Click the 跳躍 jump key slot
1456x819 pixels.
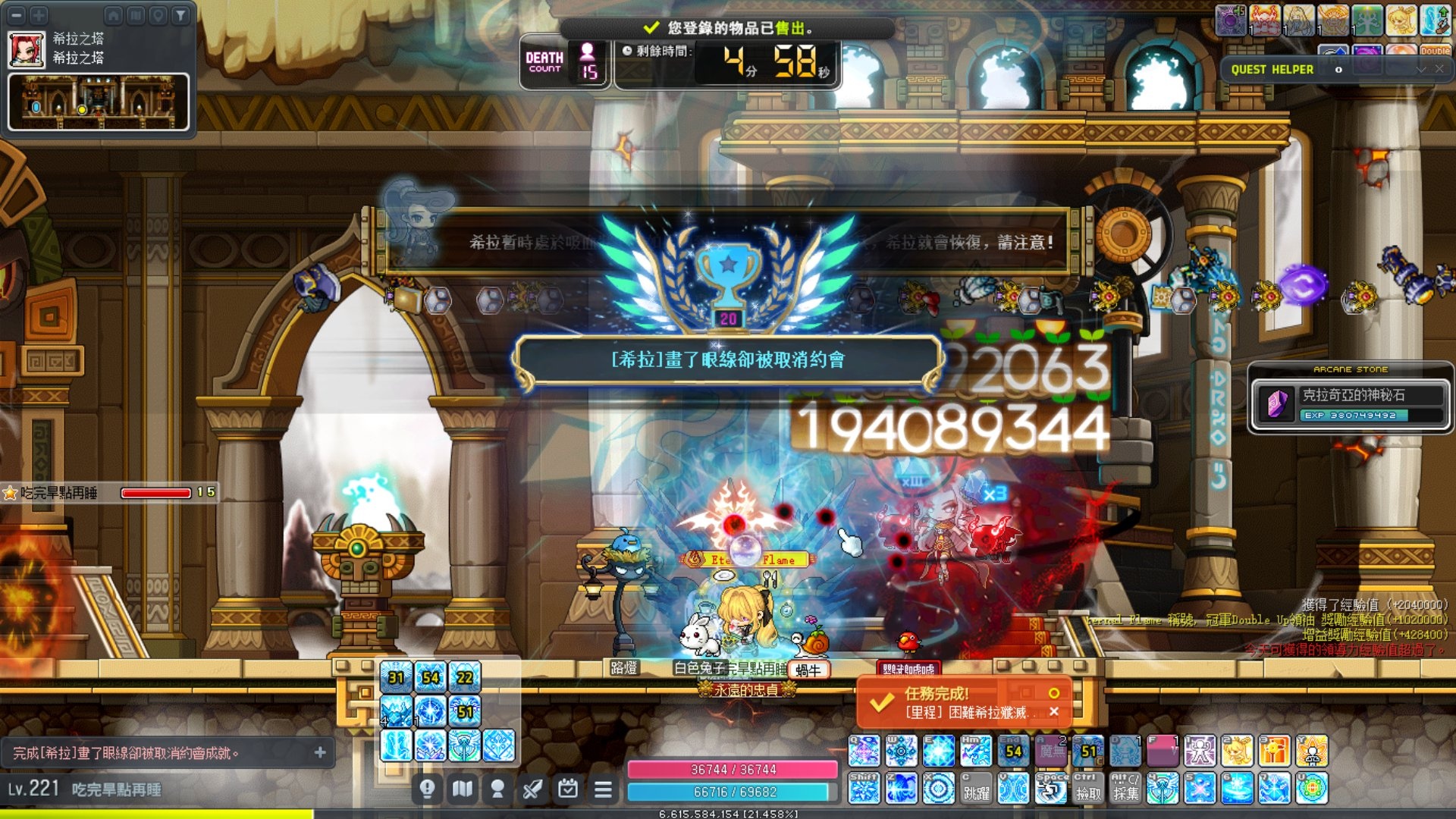pyautogui.click(x=976, y=788)
